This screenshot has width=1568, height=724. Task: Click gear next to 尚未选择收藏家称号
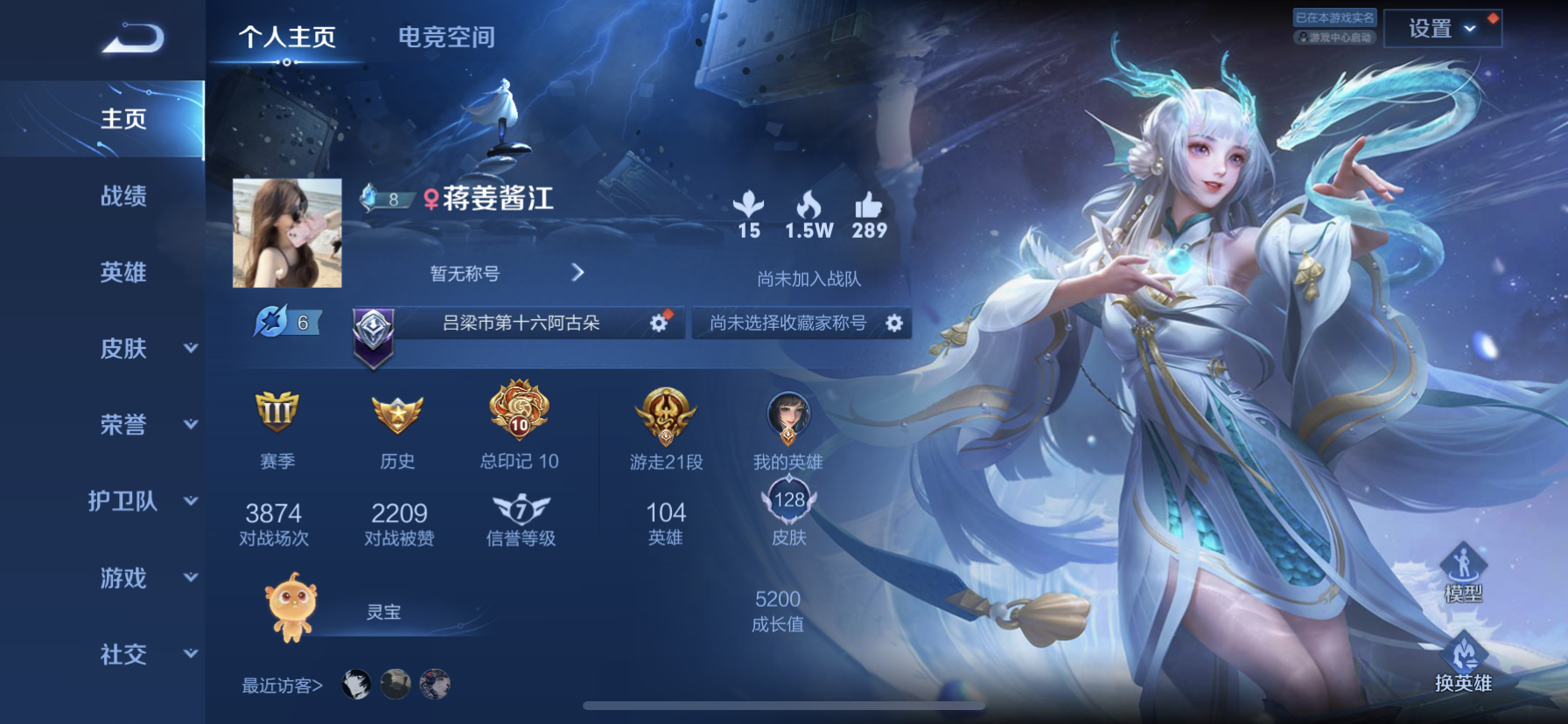[x=894, y=324]
